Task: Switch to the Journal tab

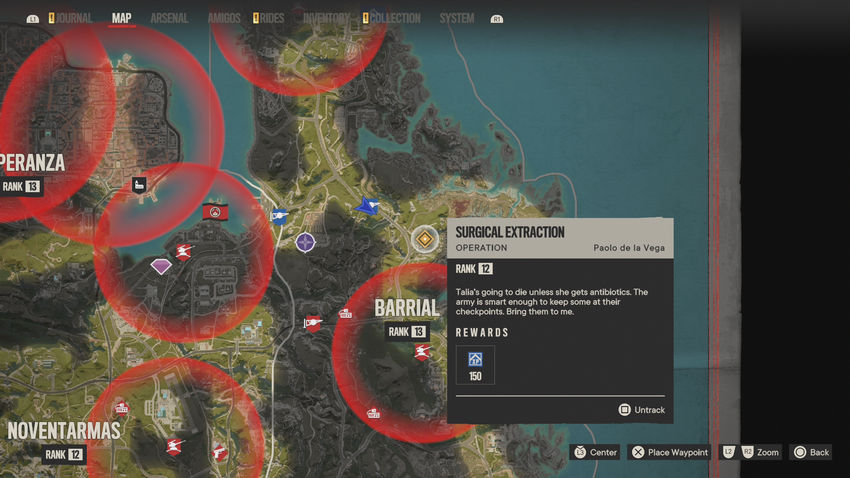Action: pyautogui.click(x=73, y=18)
